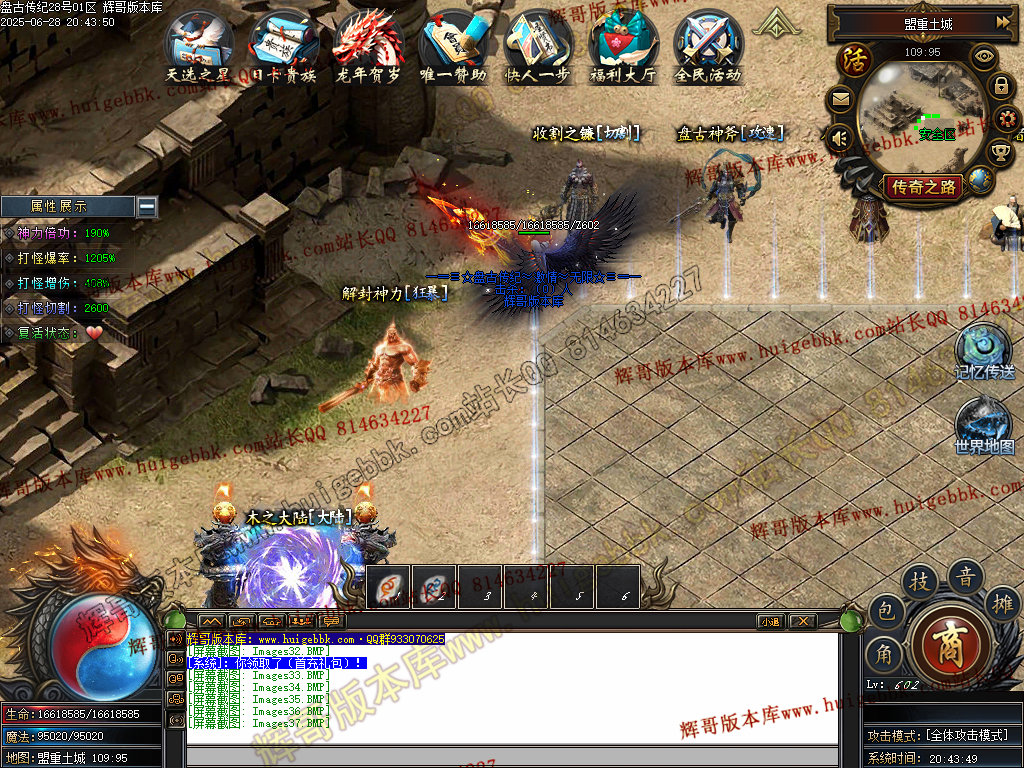Minimize the 属性展示 attribute panel
The image size is (1024, 768).
(147, 206)
